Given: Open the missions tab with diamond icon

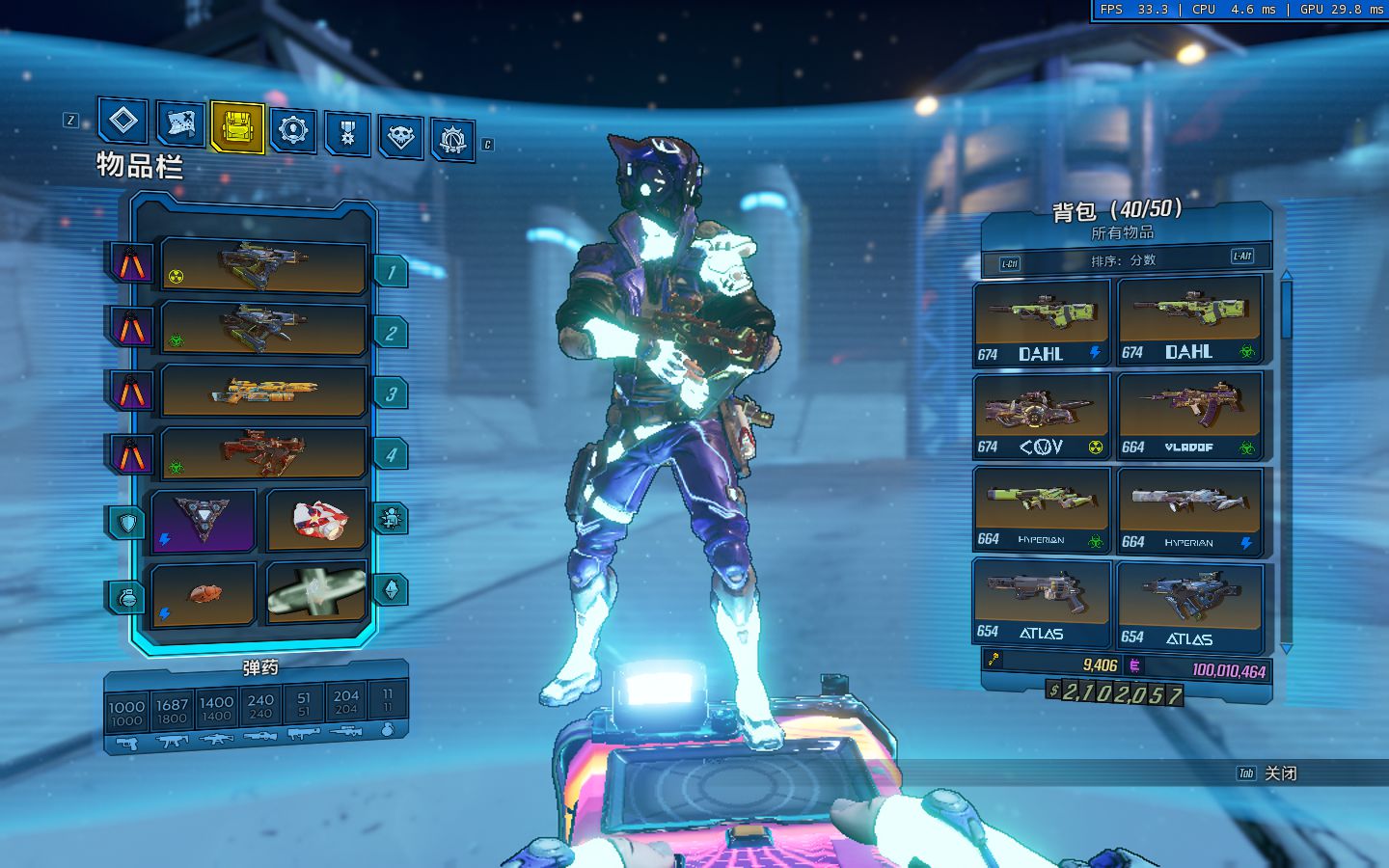Looking at the screenshot, I should (x=123, y=122).
